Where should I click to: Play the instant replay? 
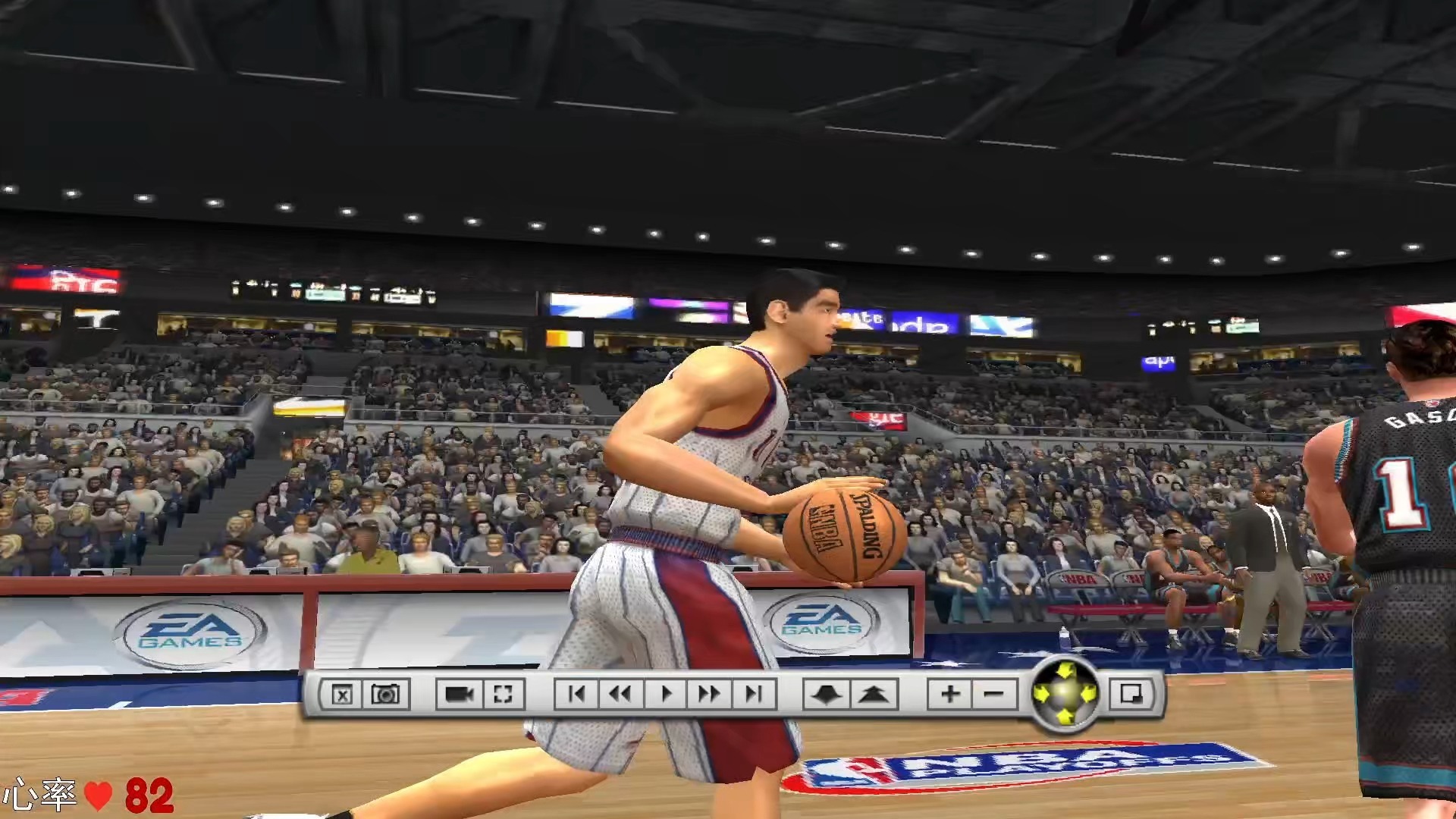point(667,695)
